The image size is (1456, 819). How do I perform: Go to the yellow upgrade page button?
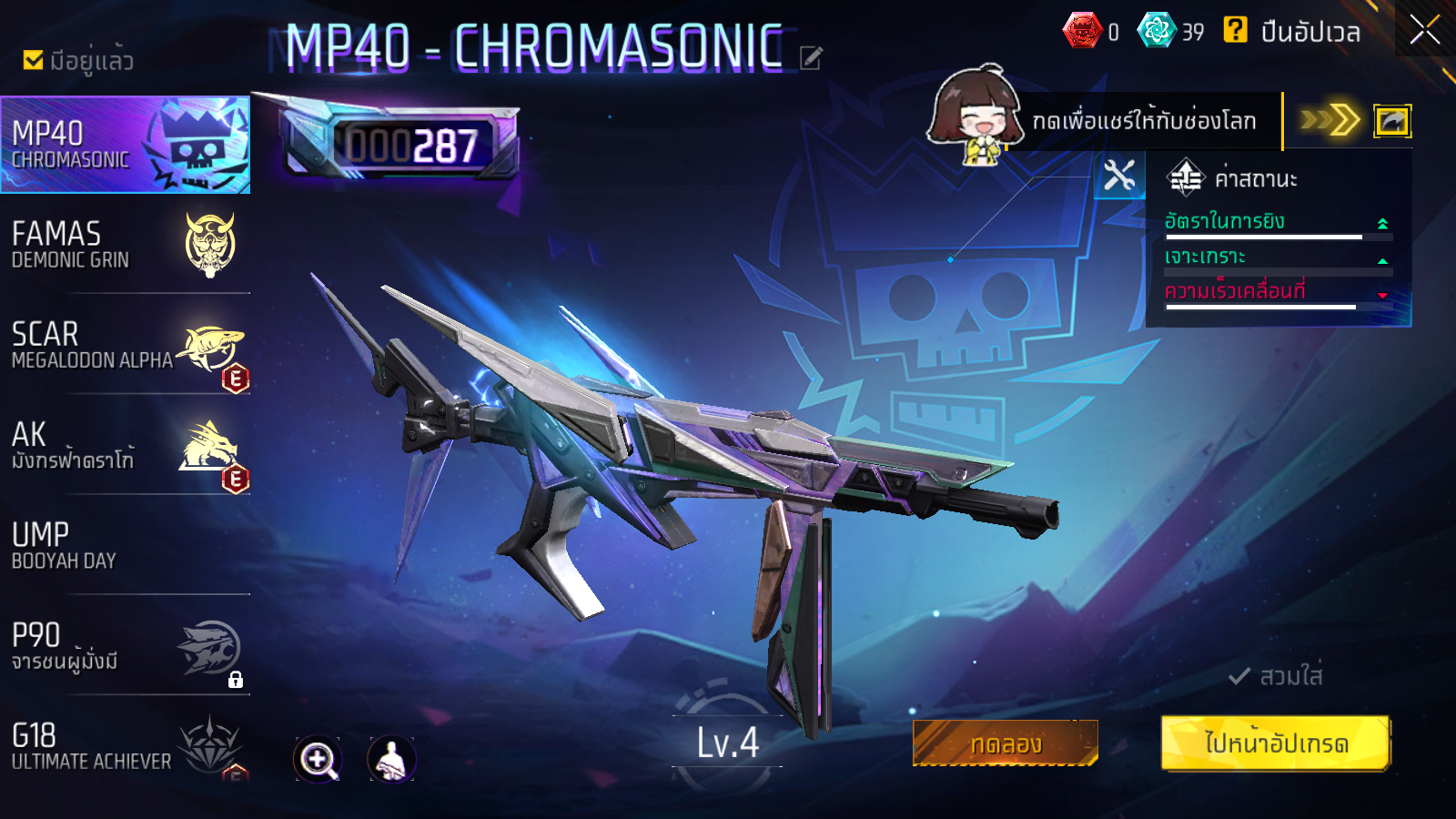1276,743
